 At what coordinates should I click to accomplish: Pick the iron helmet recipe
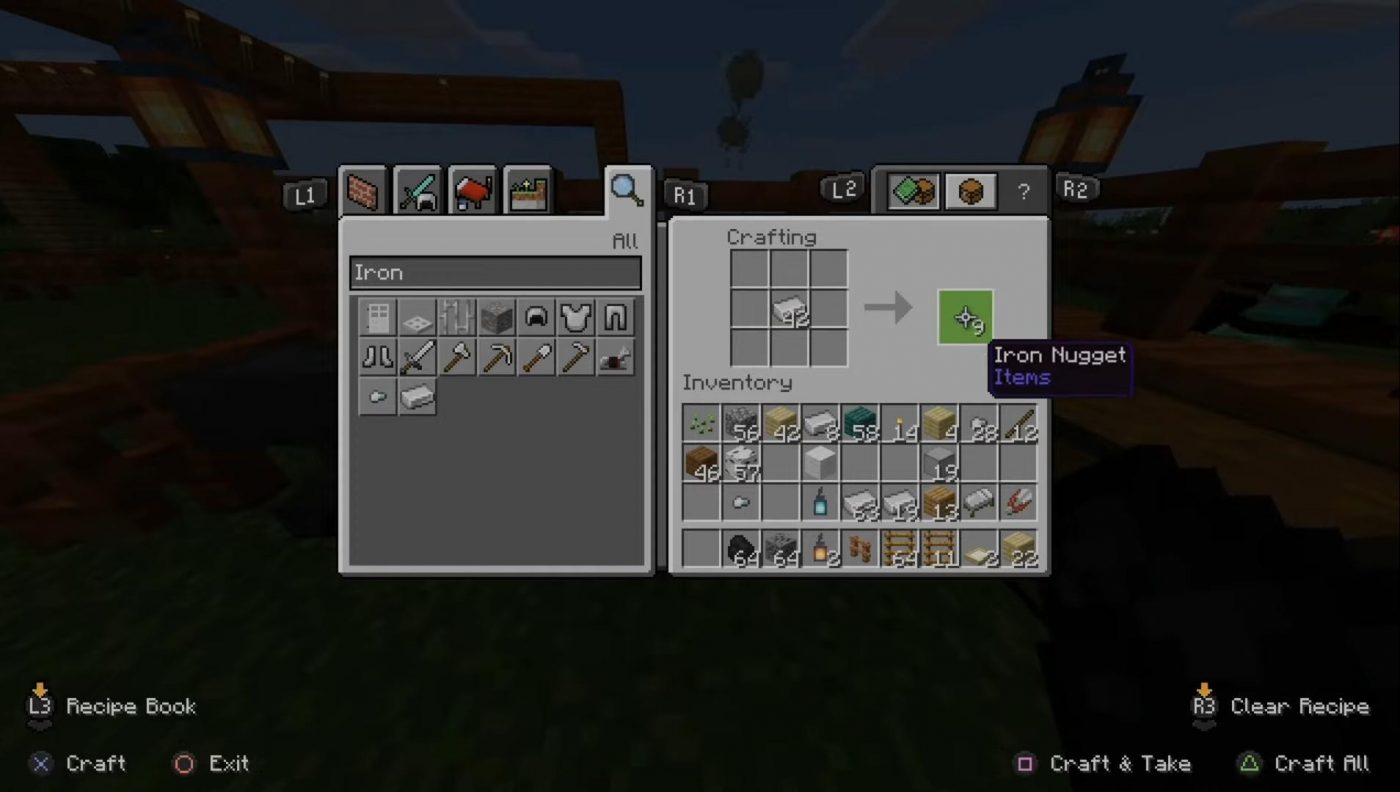(x=535, y=317)
